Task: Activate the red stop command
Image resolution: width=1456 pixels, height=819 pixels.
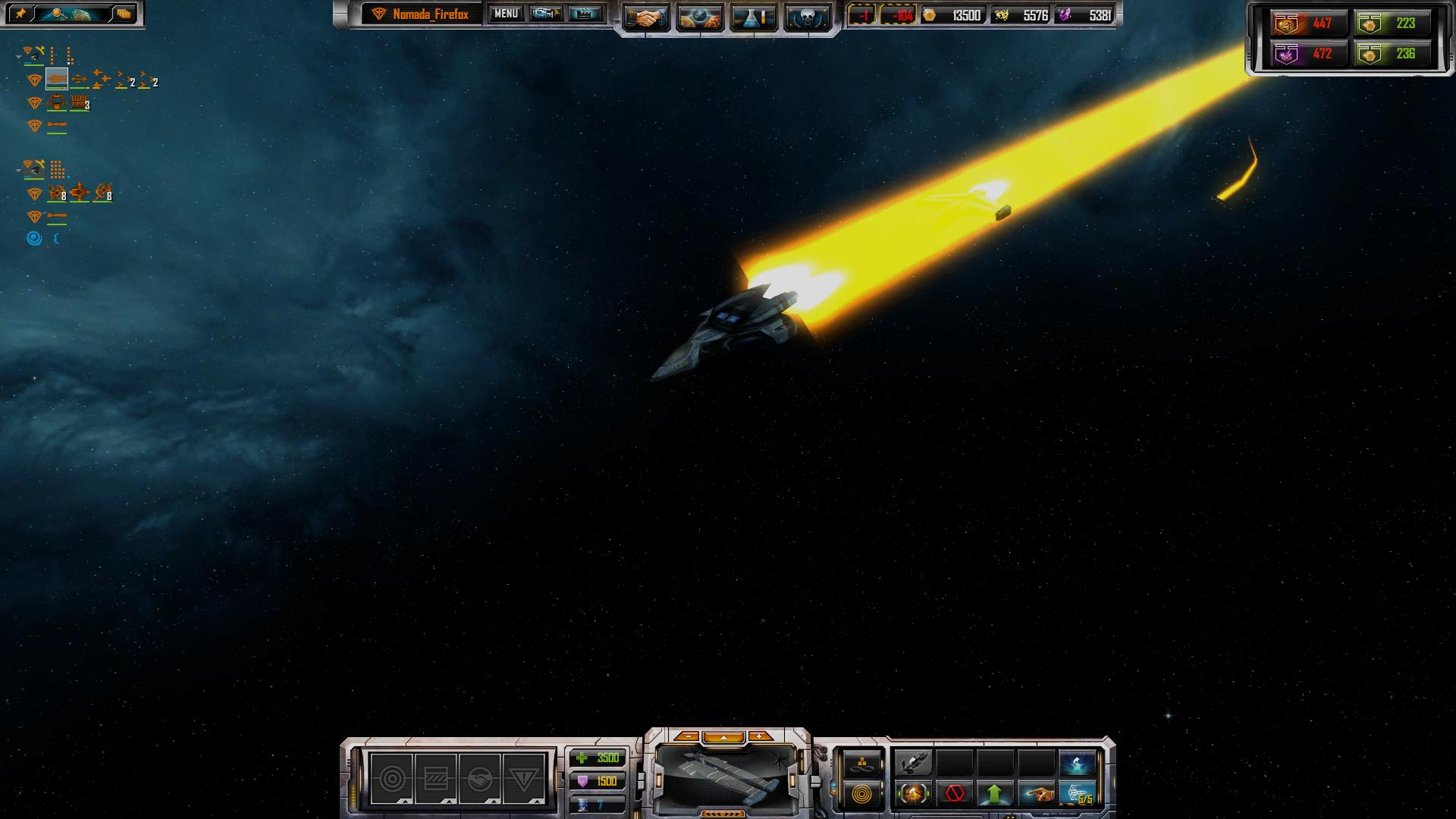Action: pos(955,794)
